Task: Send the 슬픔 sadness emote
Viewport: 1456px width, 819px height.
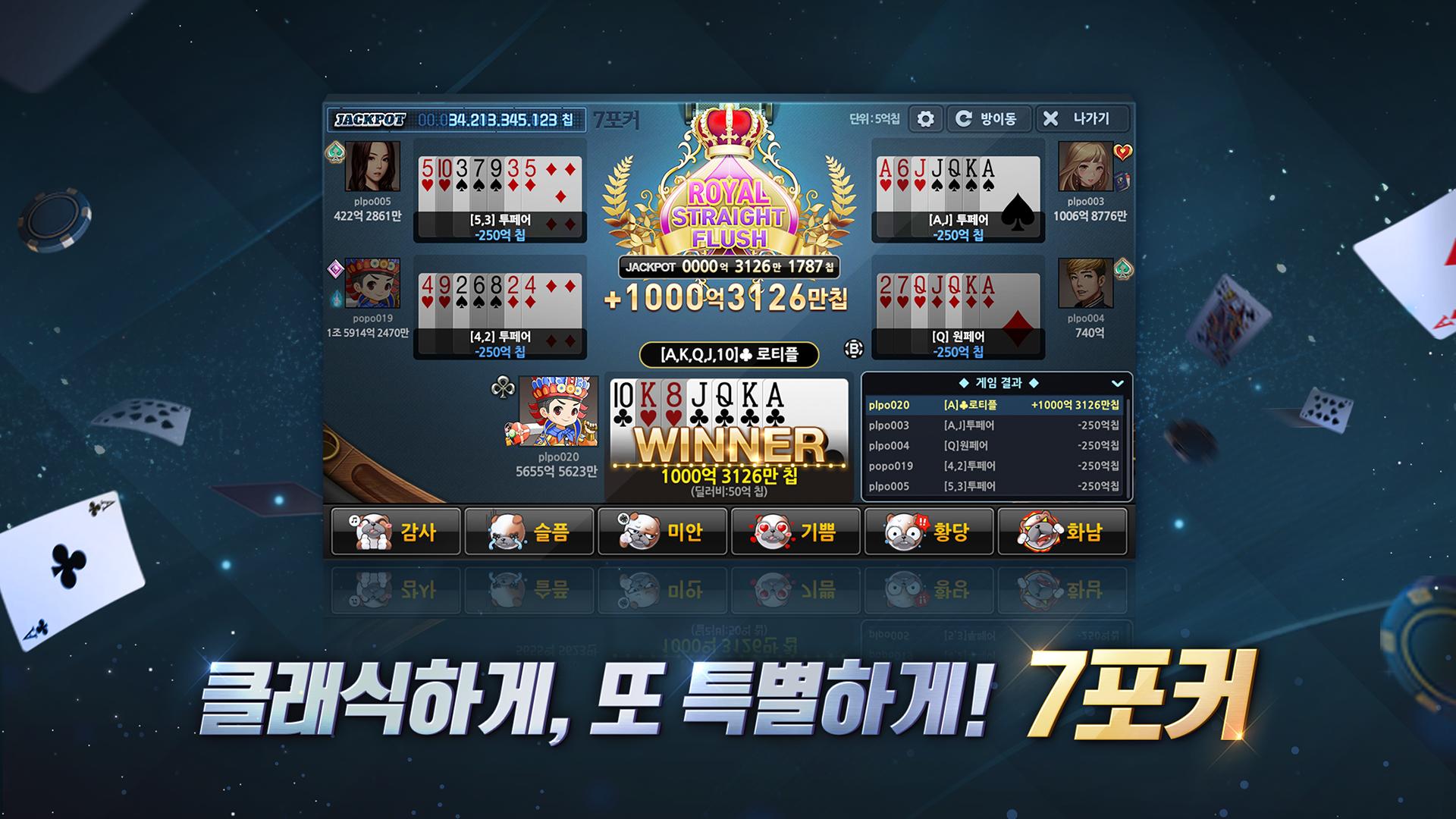Action: coord(529,532)
